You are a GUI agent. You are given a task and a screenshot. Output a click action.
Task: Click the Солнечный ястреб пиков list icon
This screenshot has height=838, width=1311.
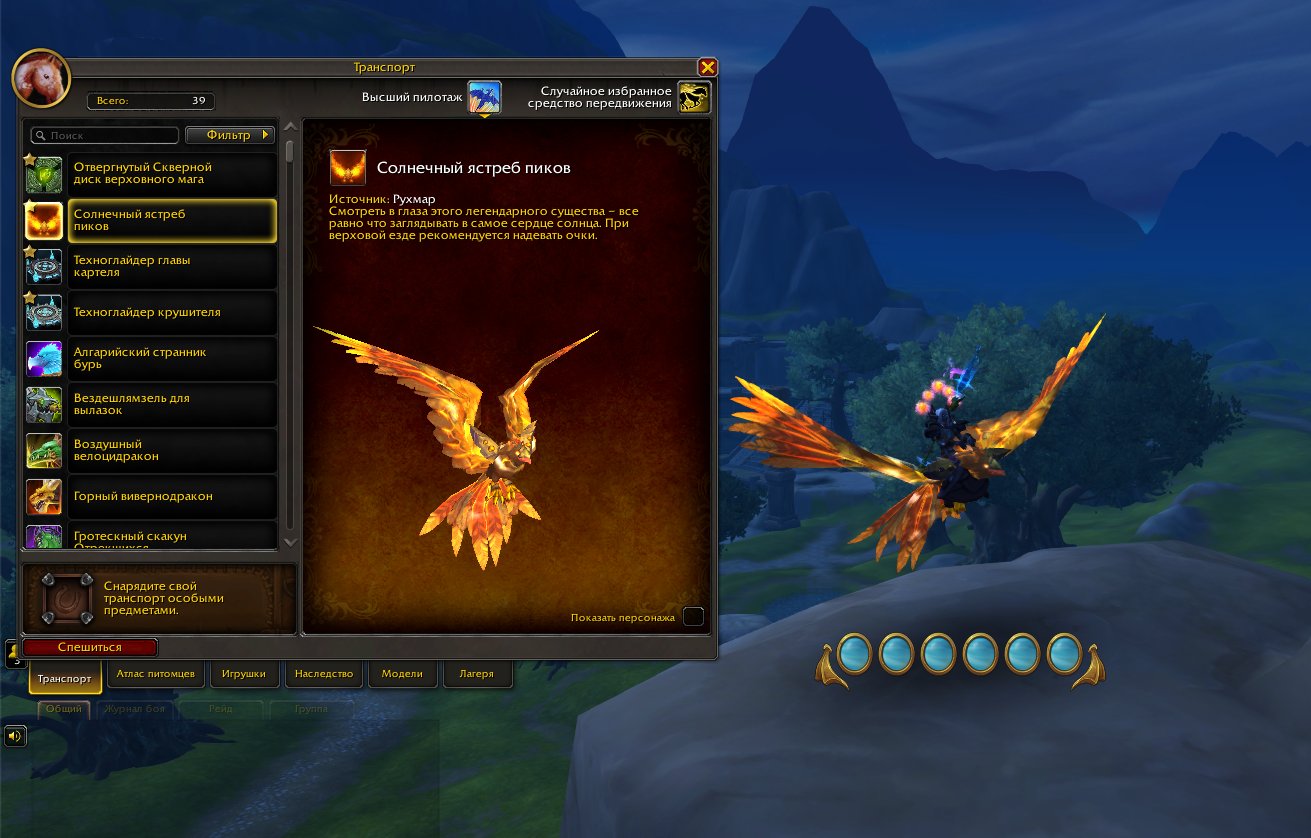click(43, 220)
